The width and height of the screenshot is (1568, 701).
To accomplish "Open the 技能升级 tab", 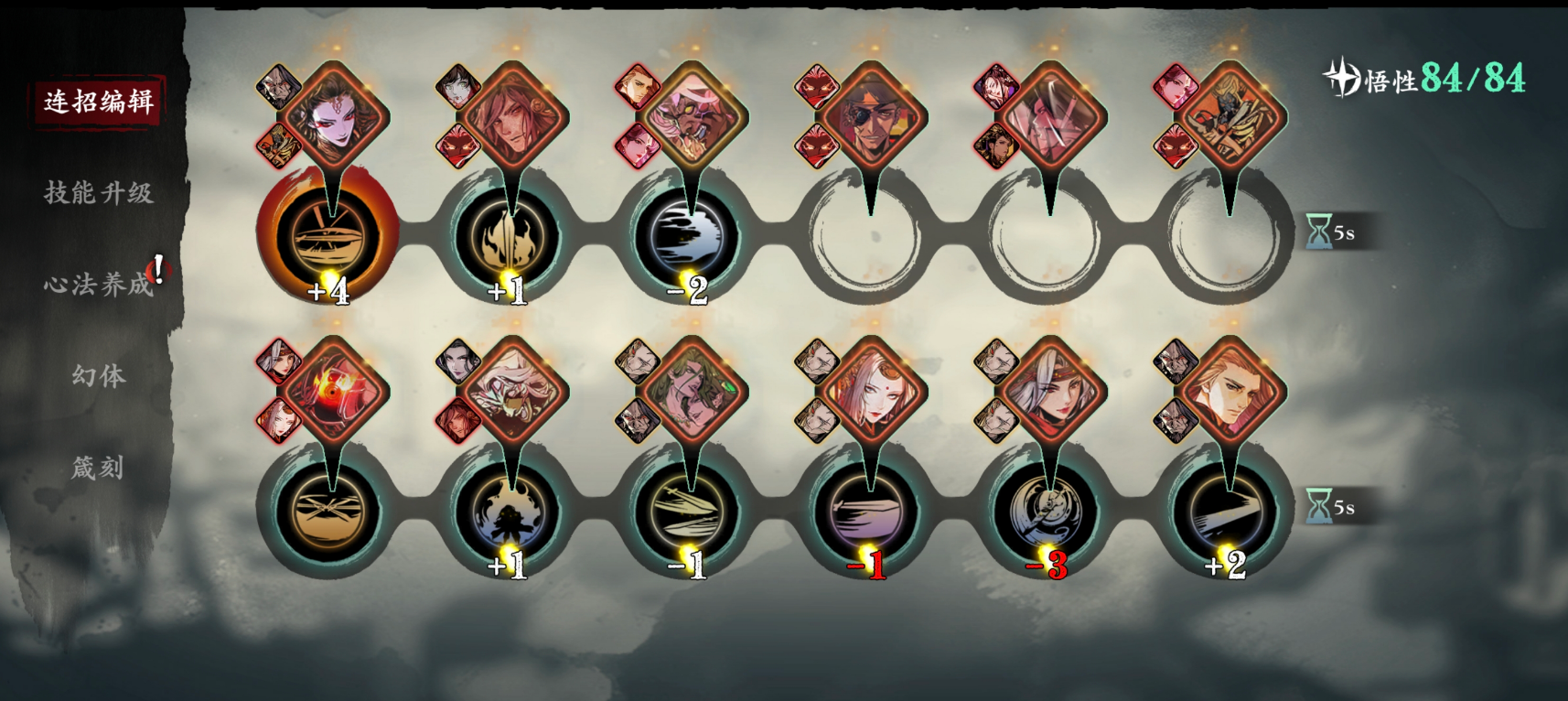I will 98,192.
